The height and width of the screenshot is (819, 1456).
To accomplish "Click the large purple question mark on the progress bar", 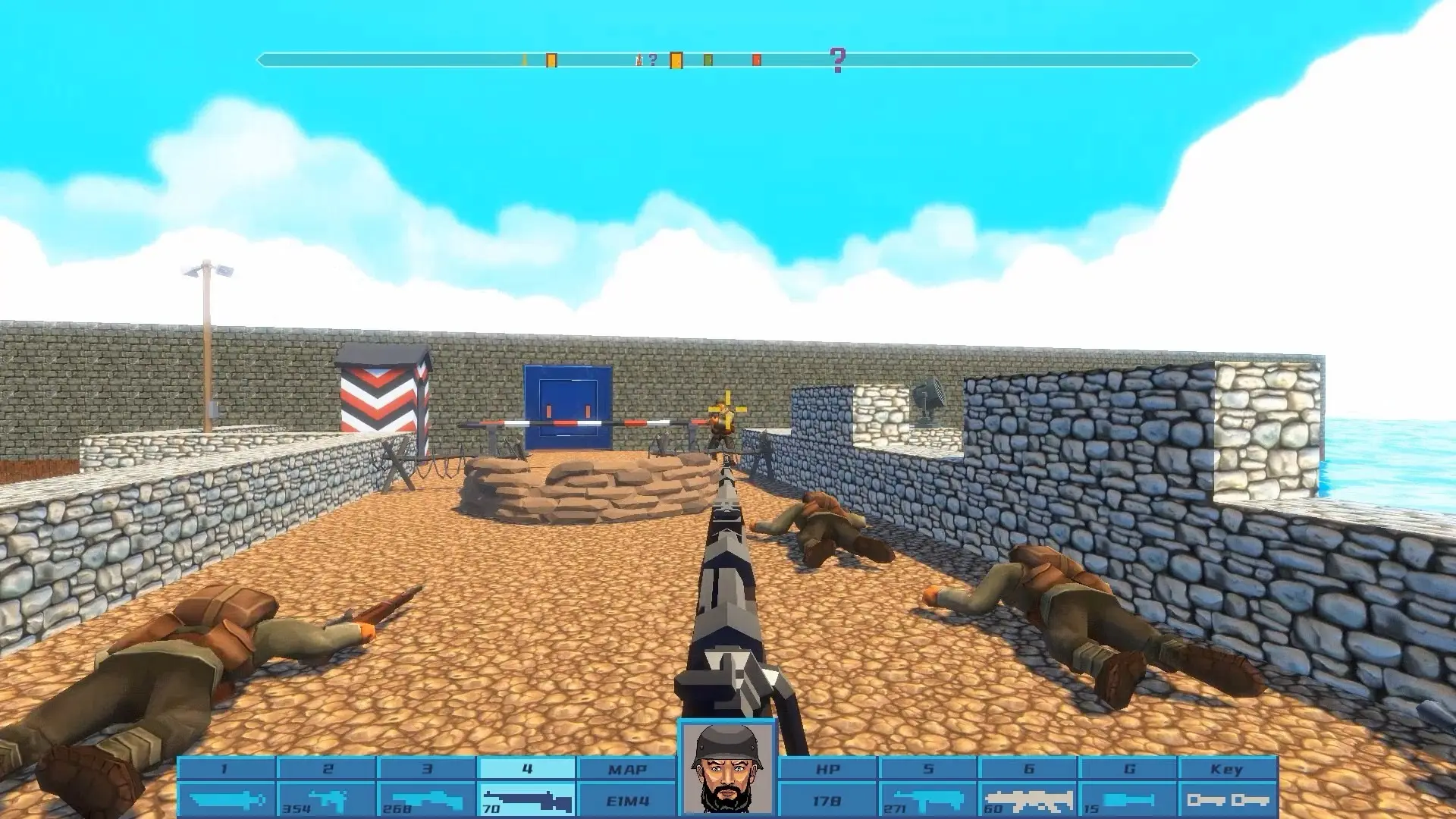I will [837, 58].
